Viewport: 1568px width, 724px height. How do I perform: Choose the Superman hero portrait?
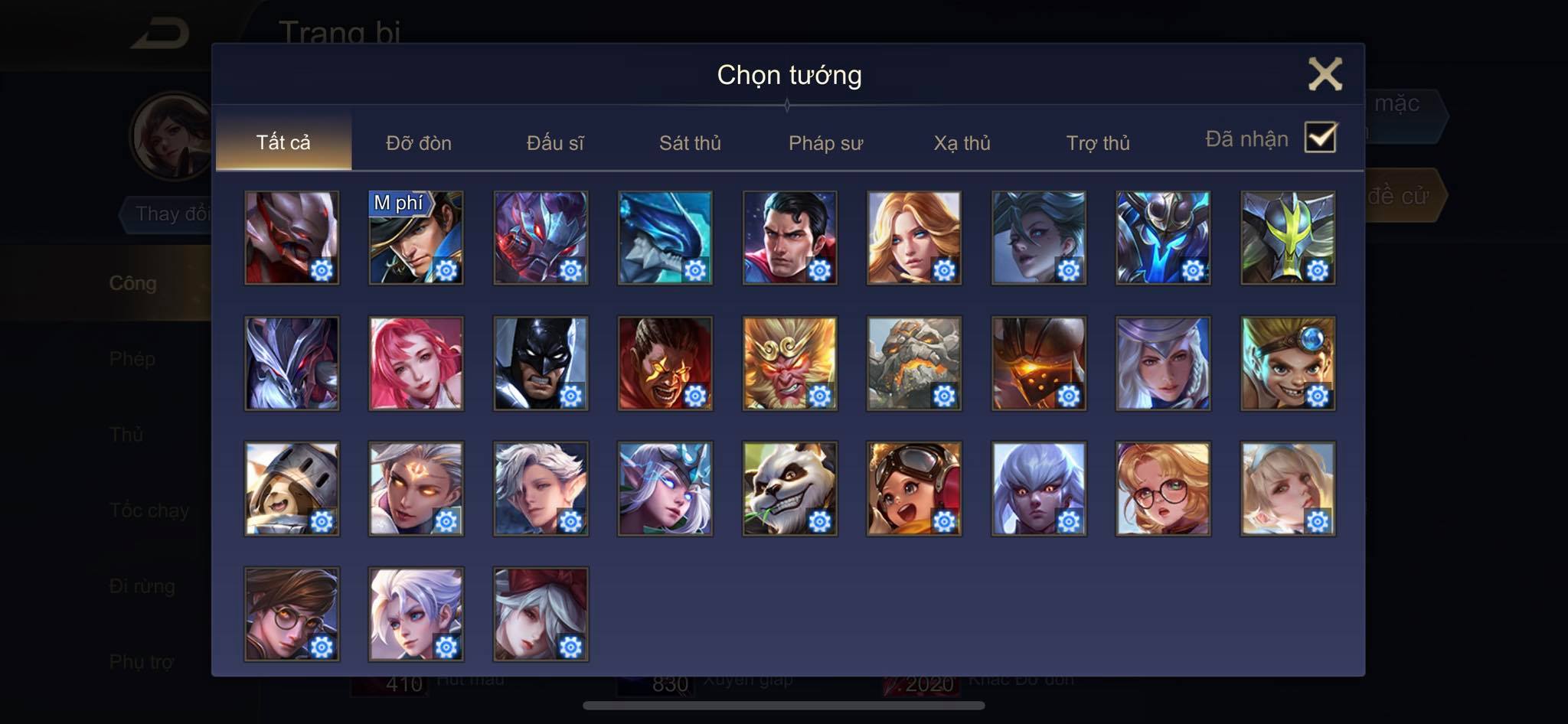coord(789,237)
